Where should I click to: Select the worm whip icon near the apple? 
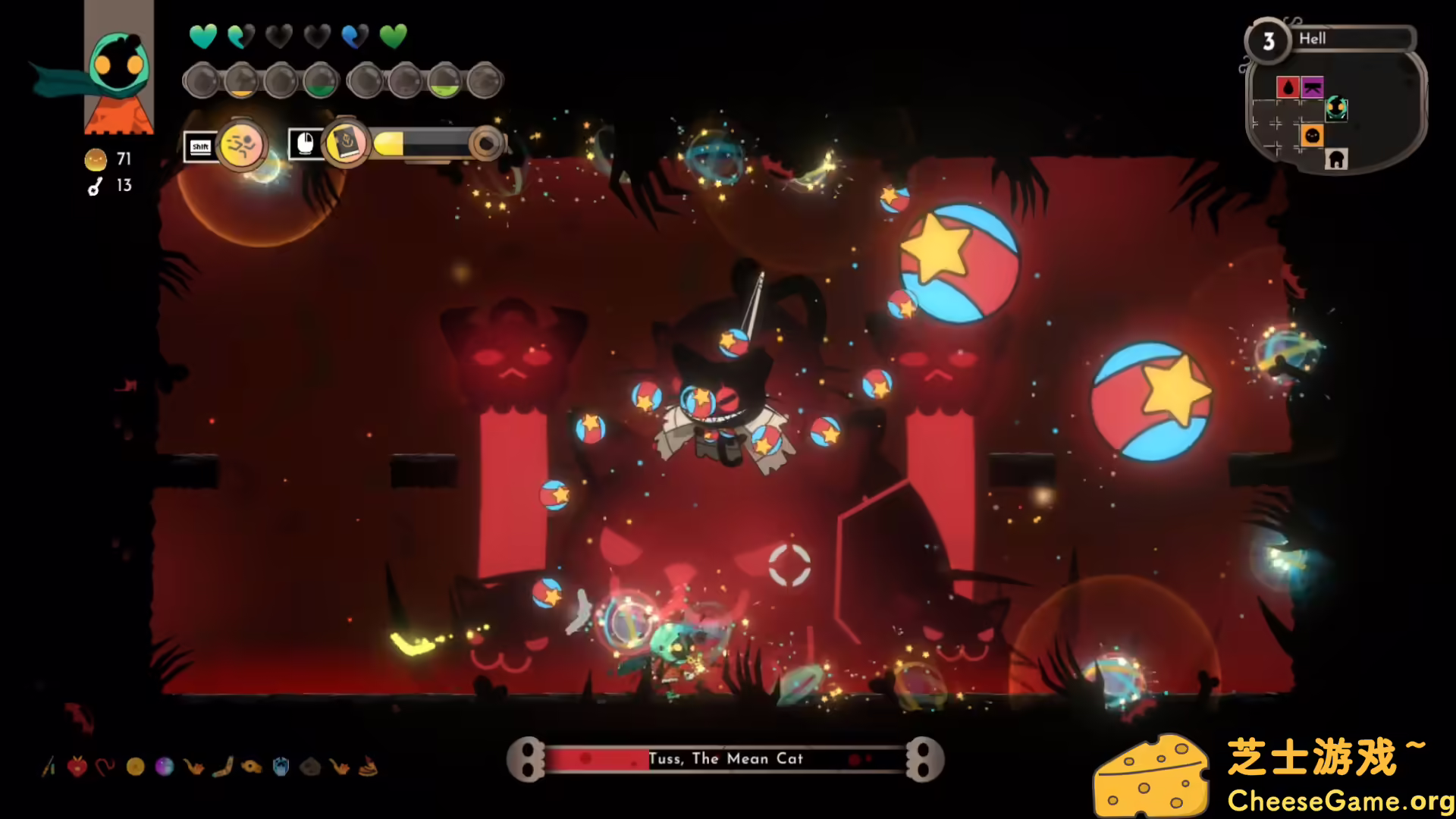click(106, 766)
